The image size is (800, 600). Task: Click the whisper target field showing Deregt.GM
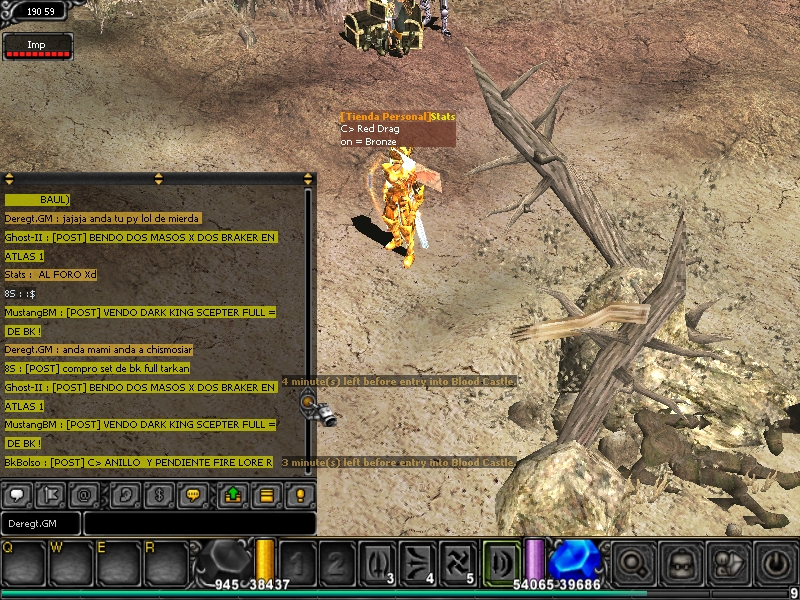tap(41, 523)
